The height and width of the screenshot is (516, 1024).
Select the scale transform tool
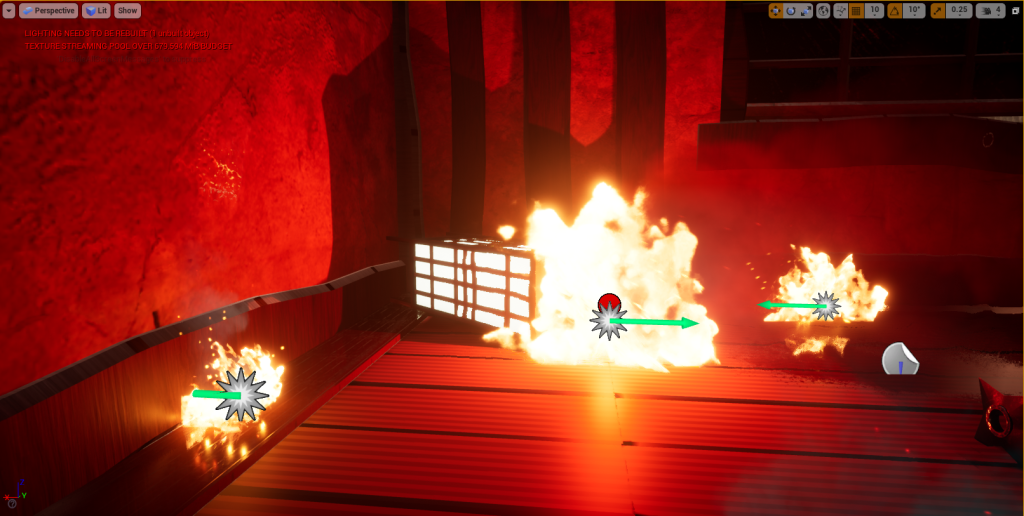coord(806,10)
